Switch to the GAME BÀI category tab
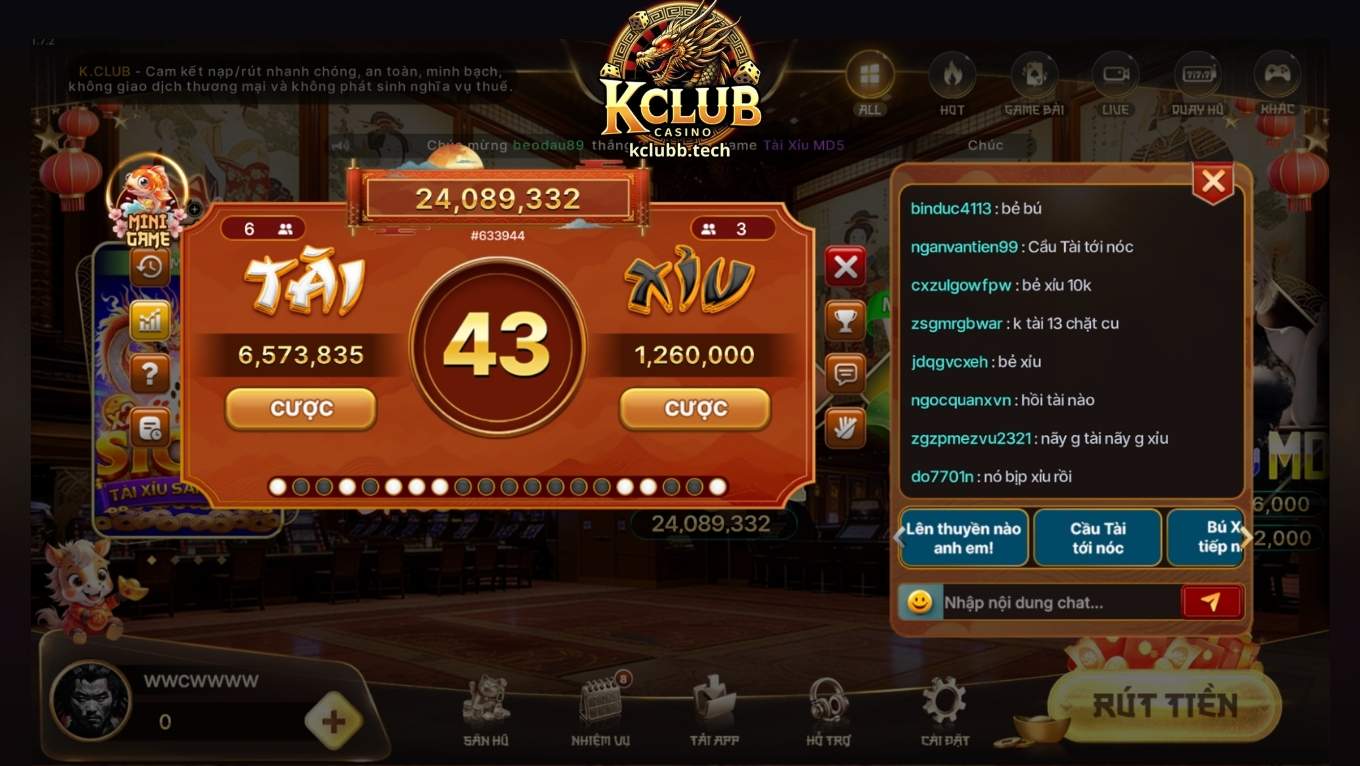Viewport: 1360px width, 766px height. click(x=1033, y=73)
